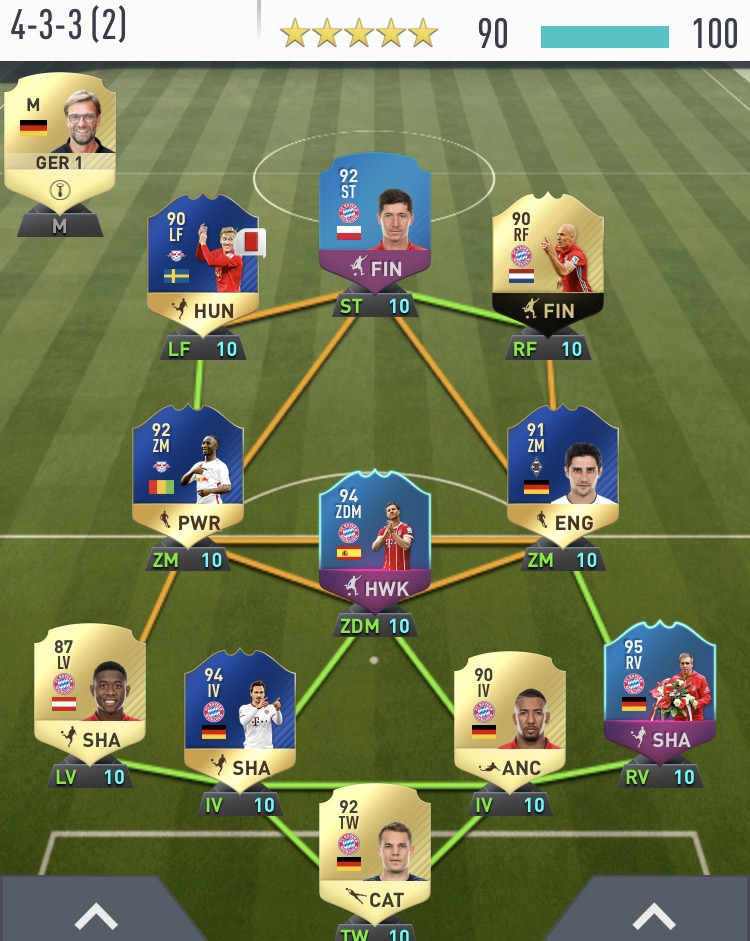
Task: Expand the bottom-right arrow panel
Action: coord(653,915)
